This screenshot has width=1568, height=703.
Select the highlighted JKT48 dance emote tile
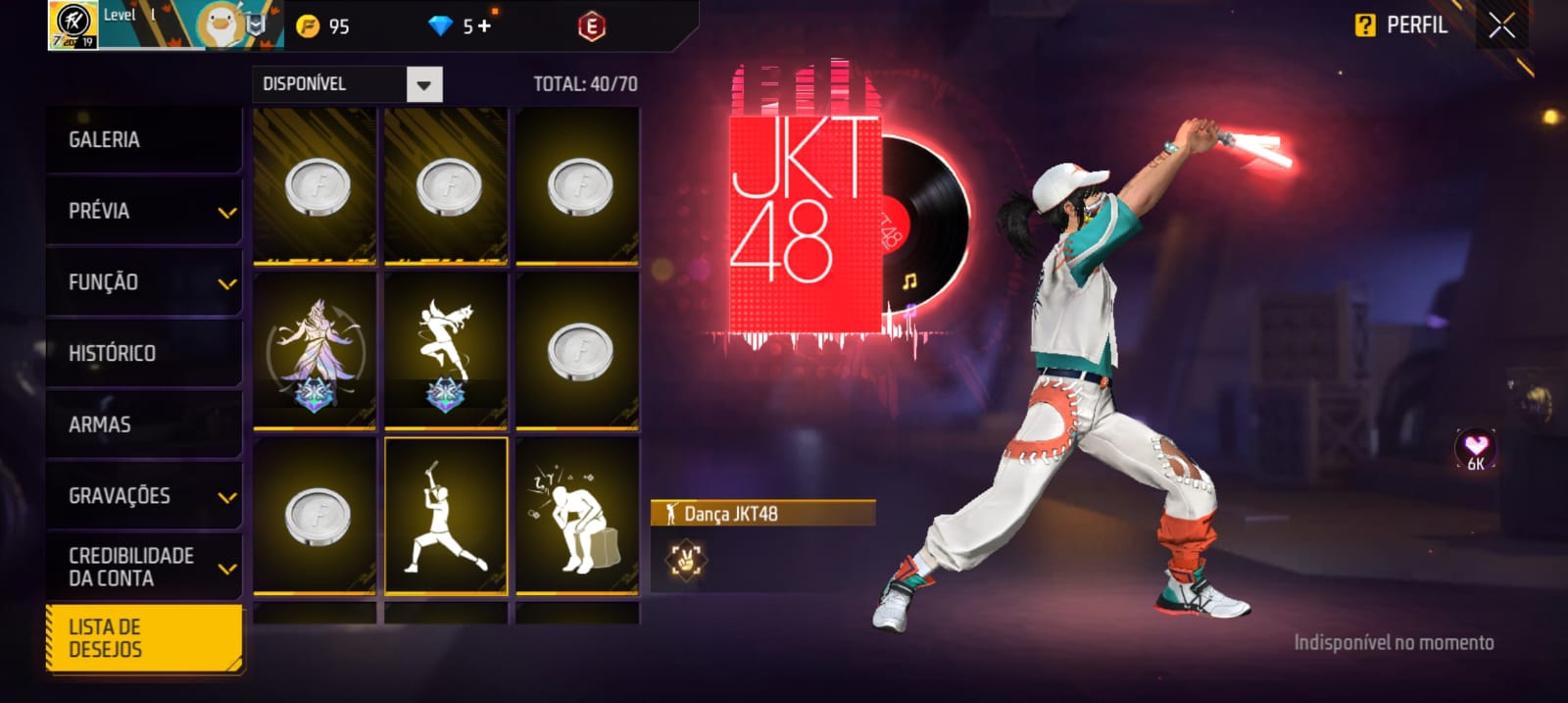click(x=446, y=516)
